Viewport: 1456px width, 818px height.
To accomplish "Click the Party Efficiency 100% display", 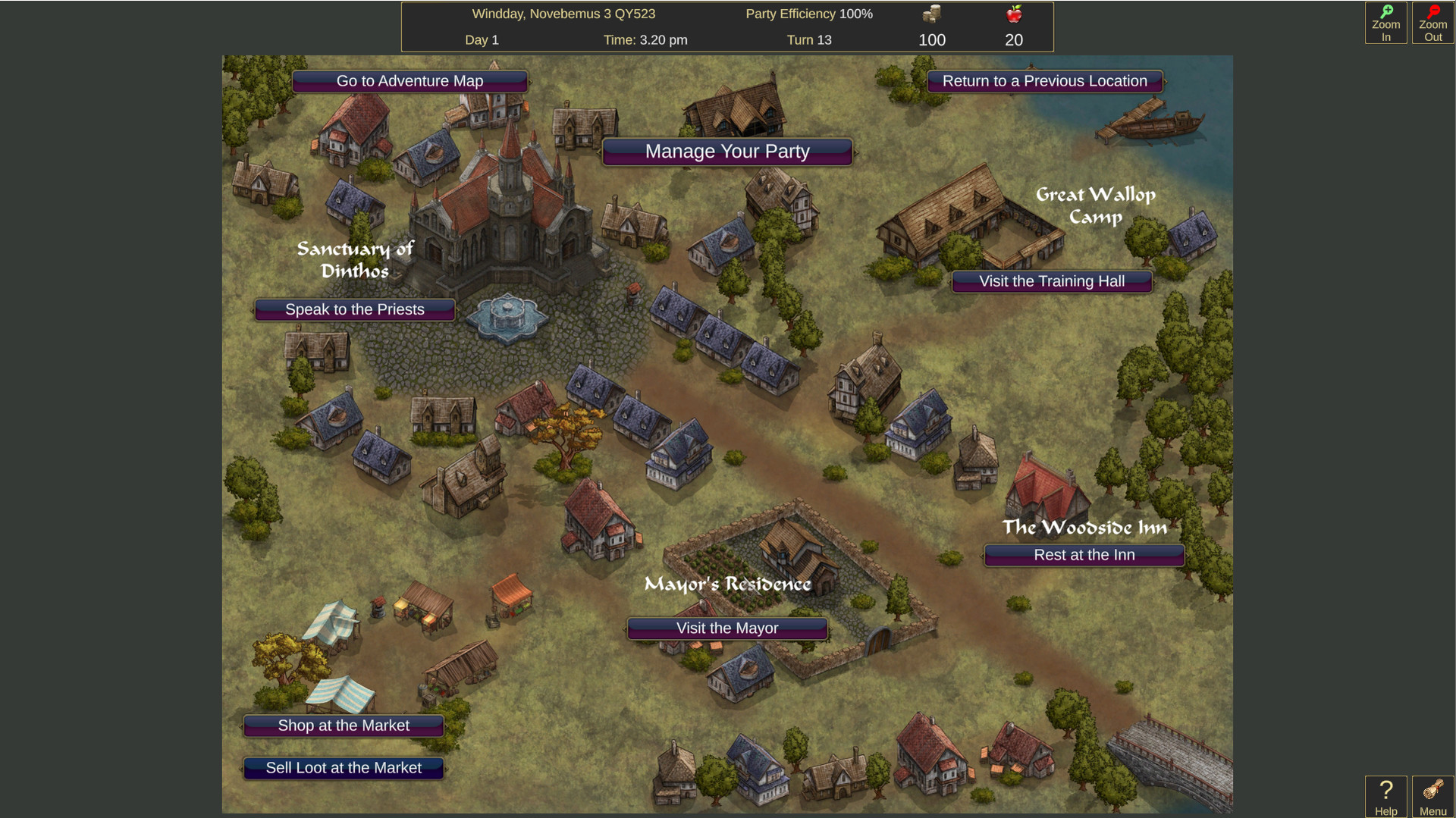I will pos(808,14).
